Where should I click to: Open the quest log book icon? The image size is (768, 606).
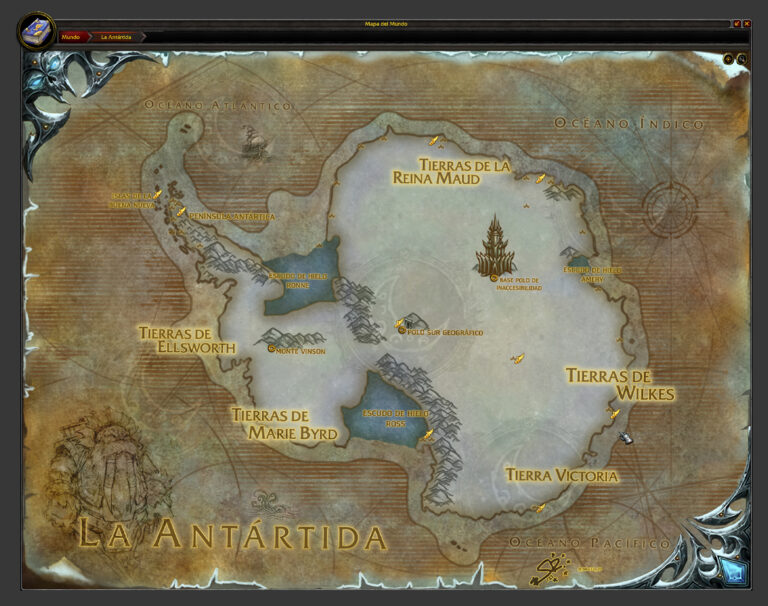tap(36, 30)
